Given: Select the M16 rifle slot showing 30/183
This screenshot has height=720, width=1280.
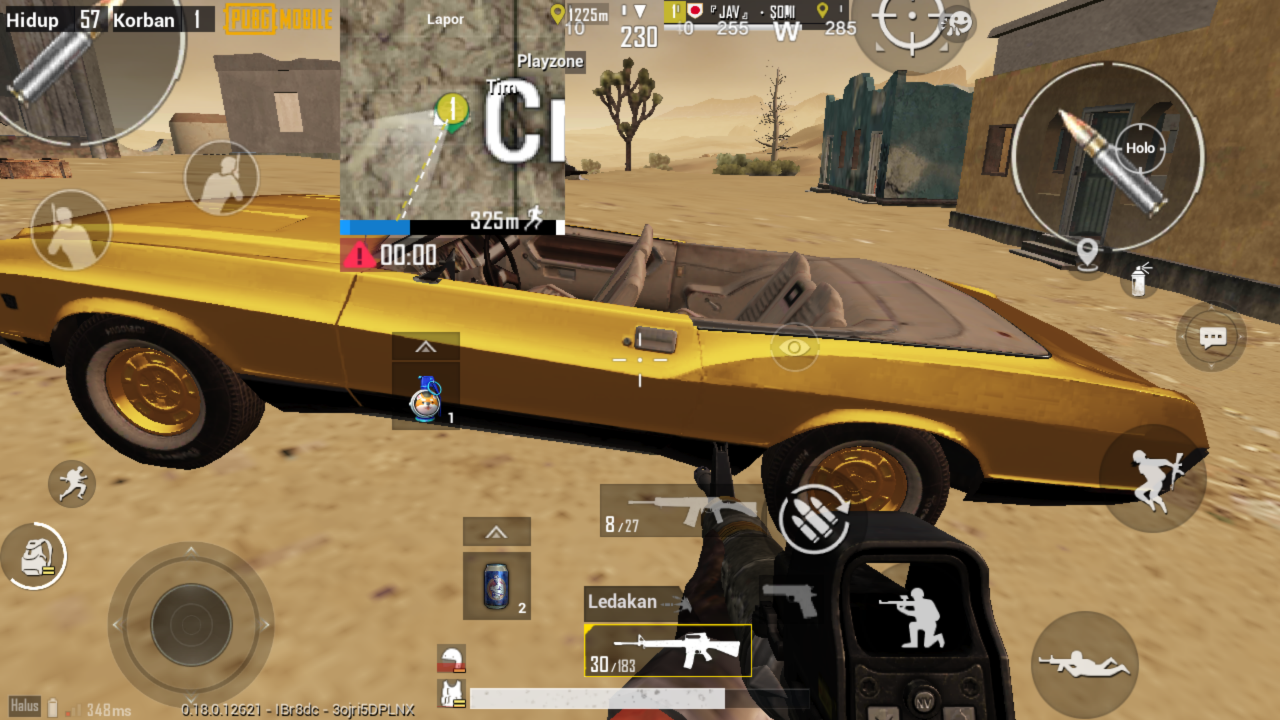Looking at the screenshot, I should [x=668, y=650].
